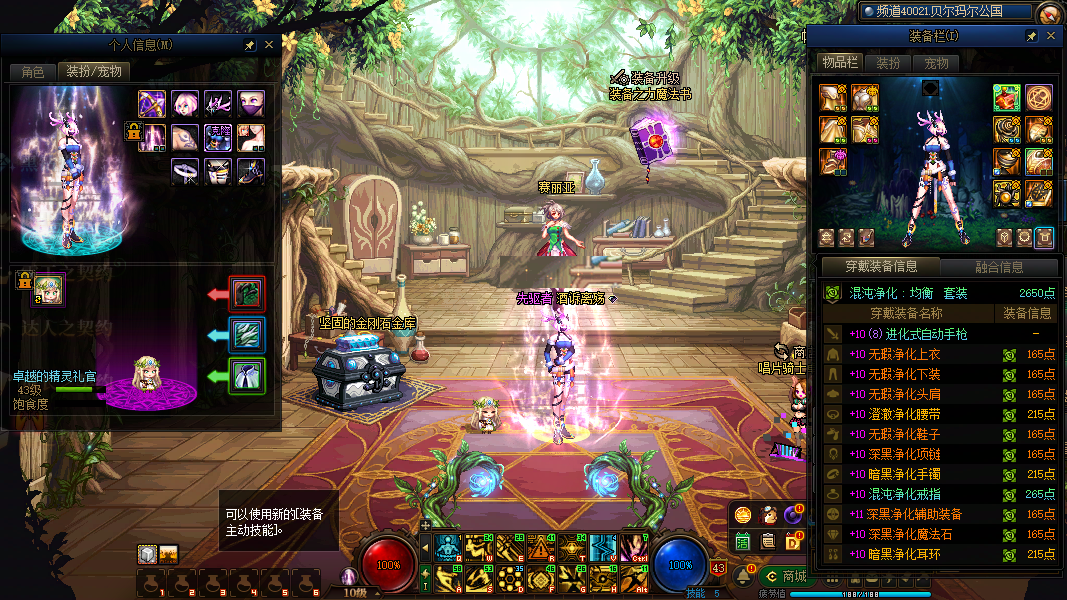The width and height of the screenshot is (1067, 600).
Task: Click the pet's red-bordered skill icon
Action: click(x=246, y=294)
